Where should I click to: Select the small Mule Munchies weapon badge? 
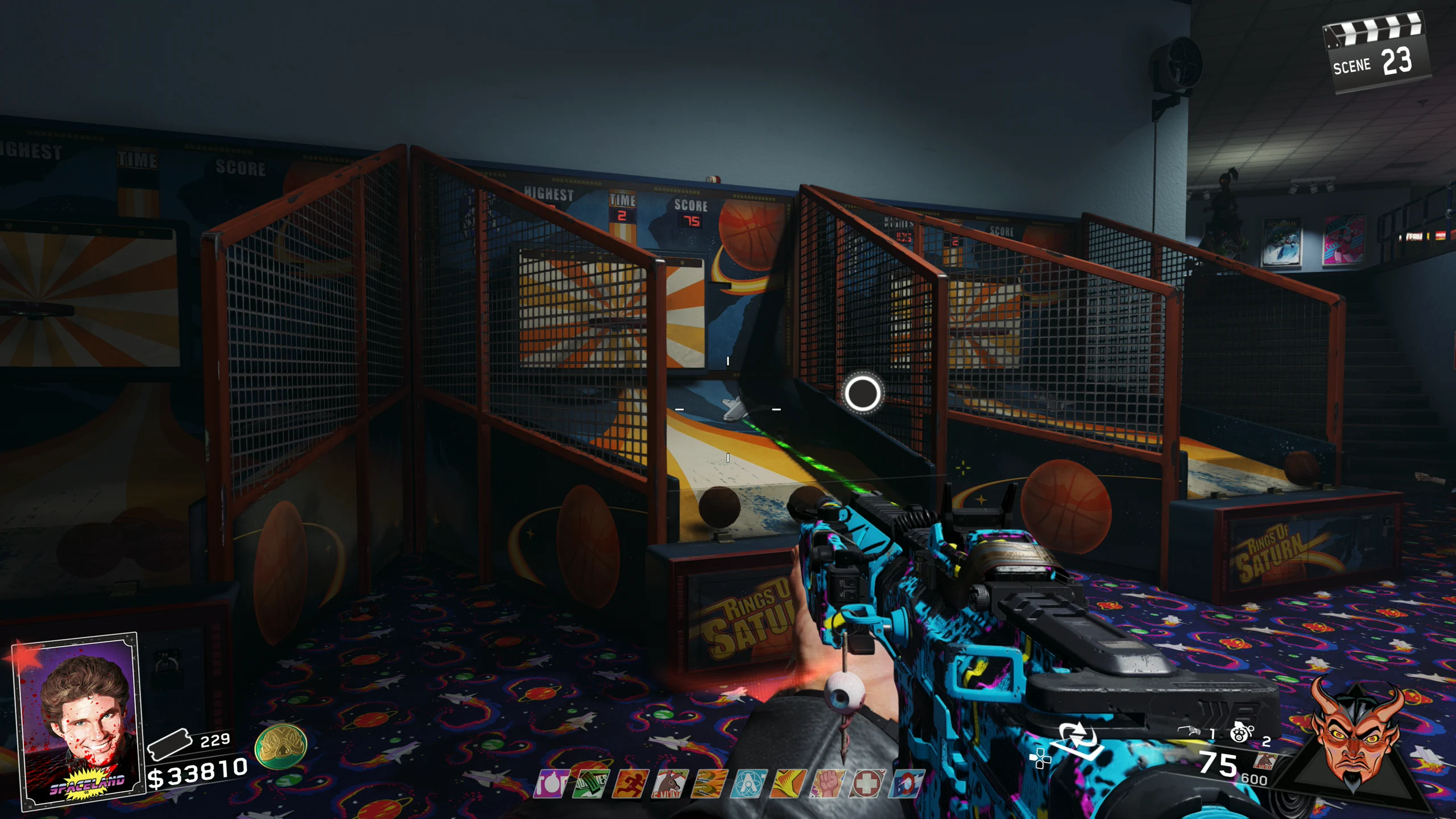(1266, 761)
